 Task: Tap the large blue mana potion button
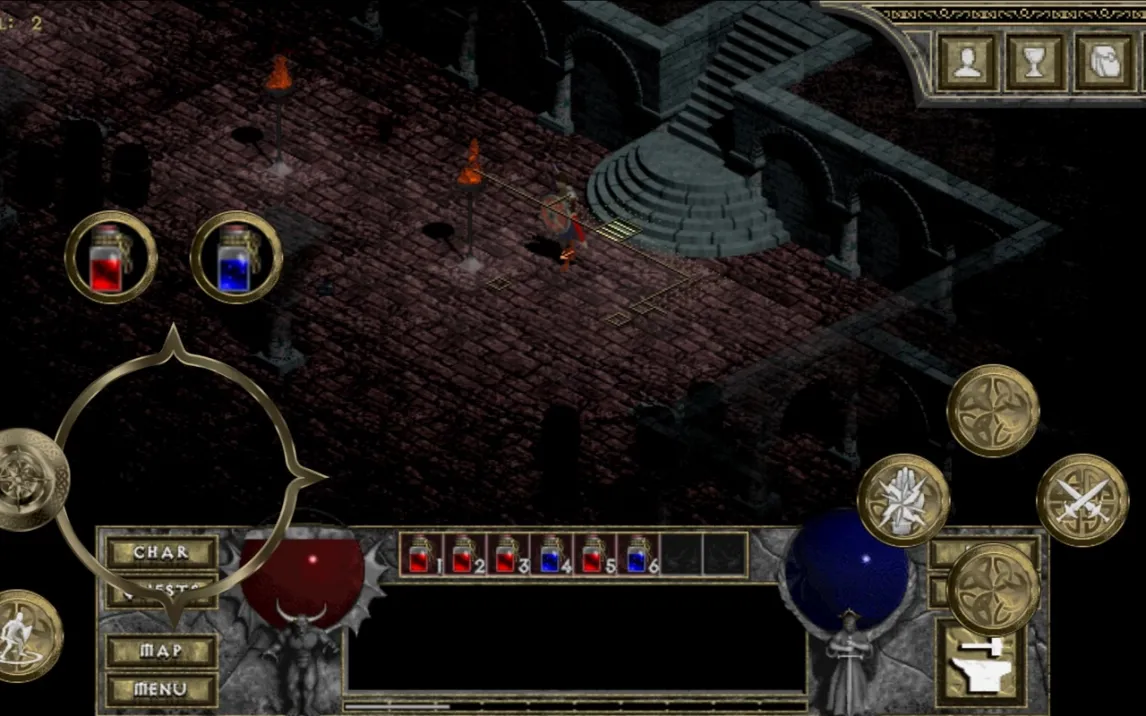tap(236, 257)
